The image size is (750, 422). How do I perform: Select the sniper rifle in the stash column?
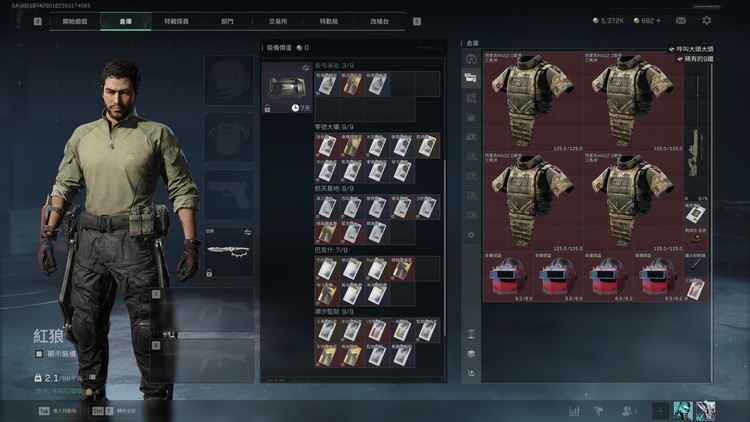pos(698,150)
